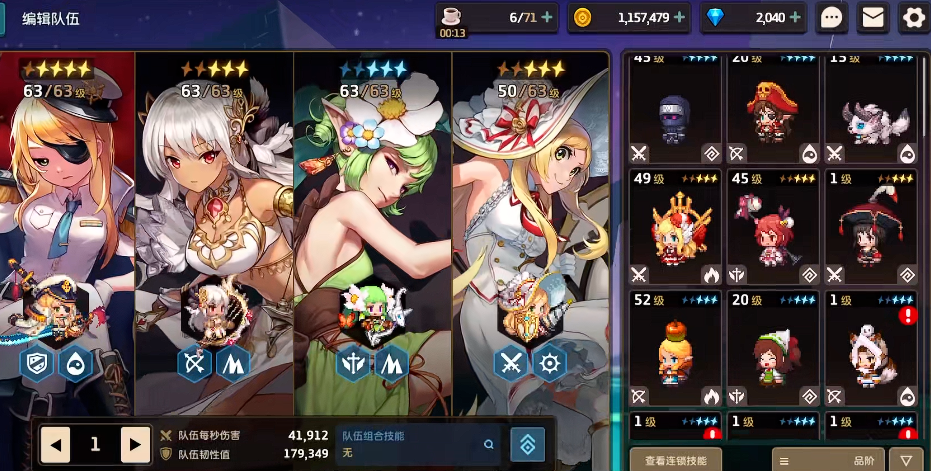The height and width of the screenshot is (471, 931).
Task: Refill coffee stamina with plus button
Action: pos(547,17)
